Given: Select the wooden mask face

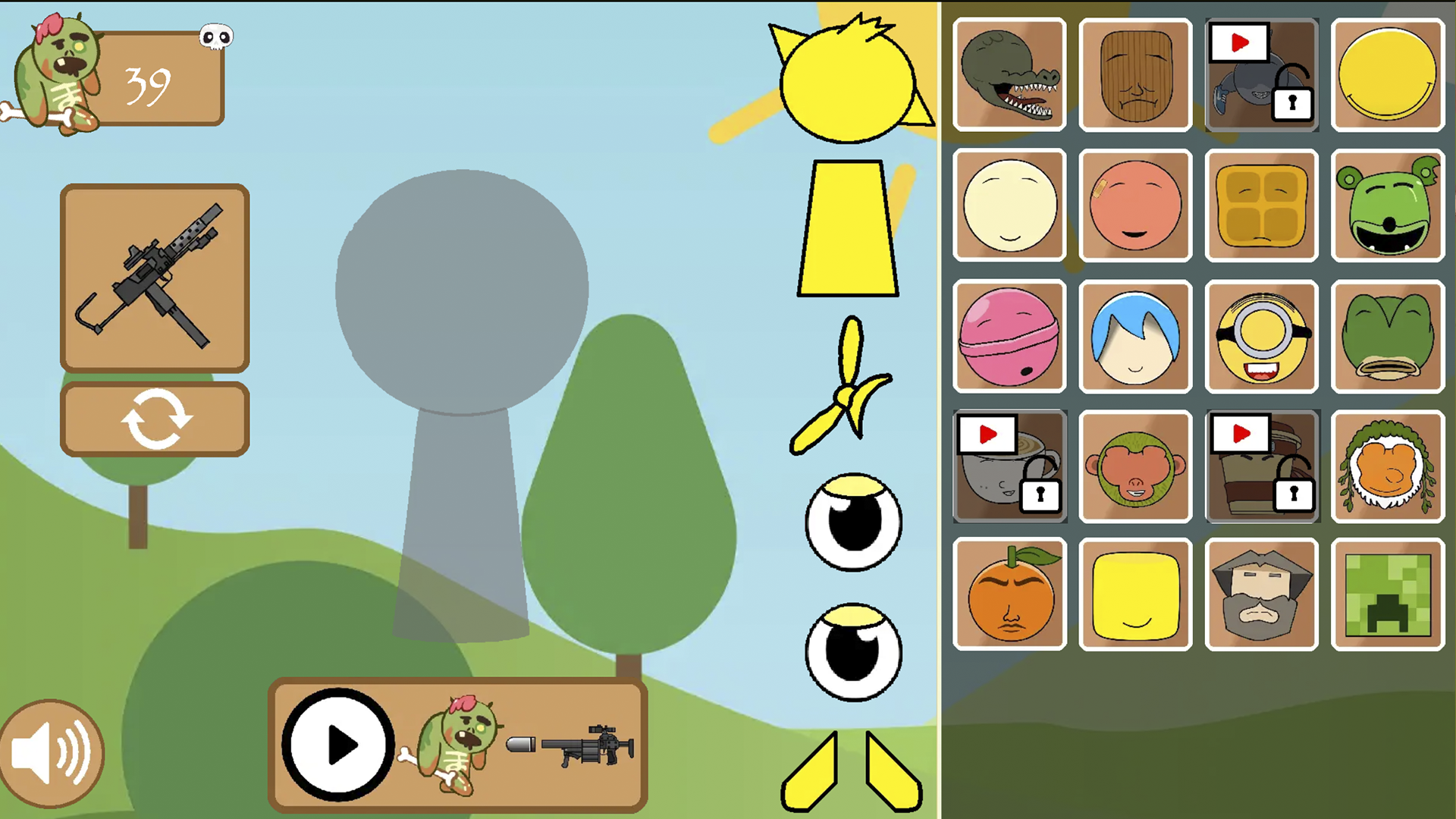Looking at the screenshot, I should pyautogui.click(x=1135, y=76).
